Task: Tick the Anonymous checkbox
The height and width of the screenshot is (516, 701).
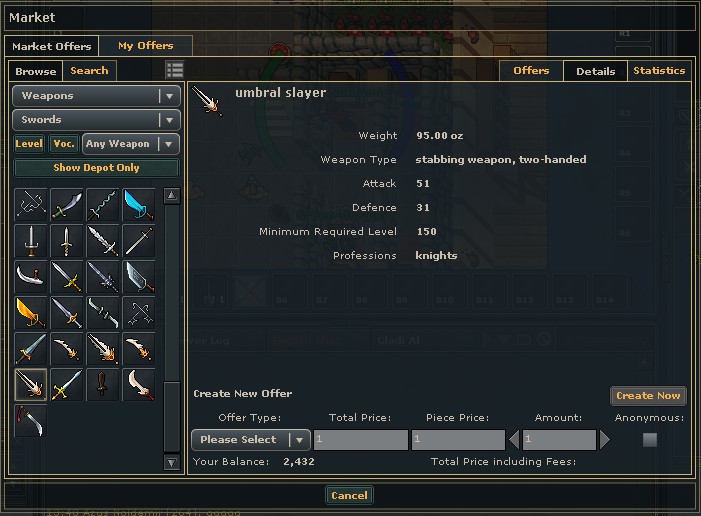Action: [x=650, y=439]
